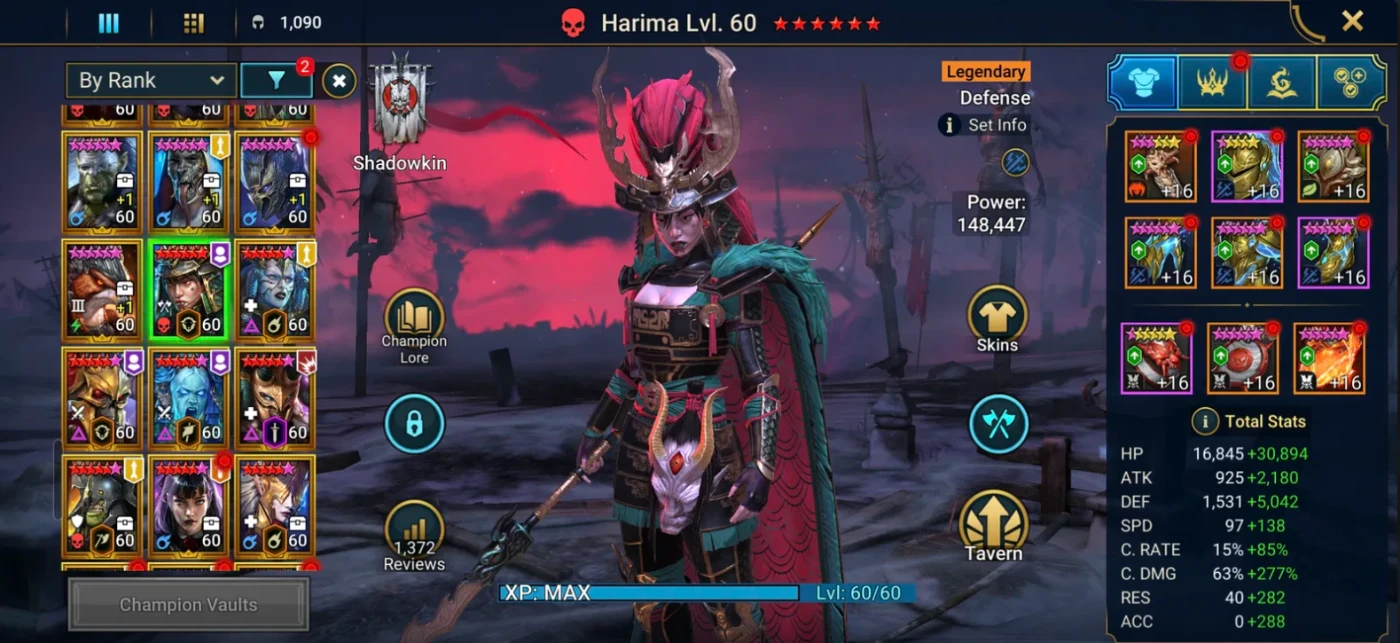Open the crossed axes button
The width and height of the screenshot is (1400, 643).
click(x=997, y=423)
